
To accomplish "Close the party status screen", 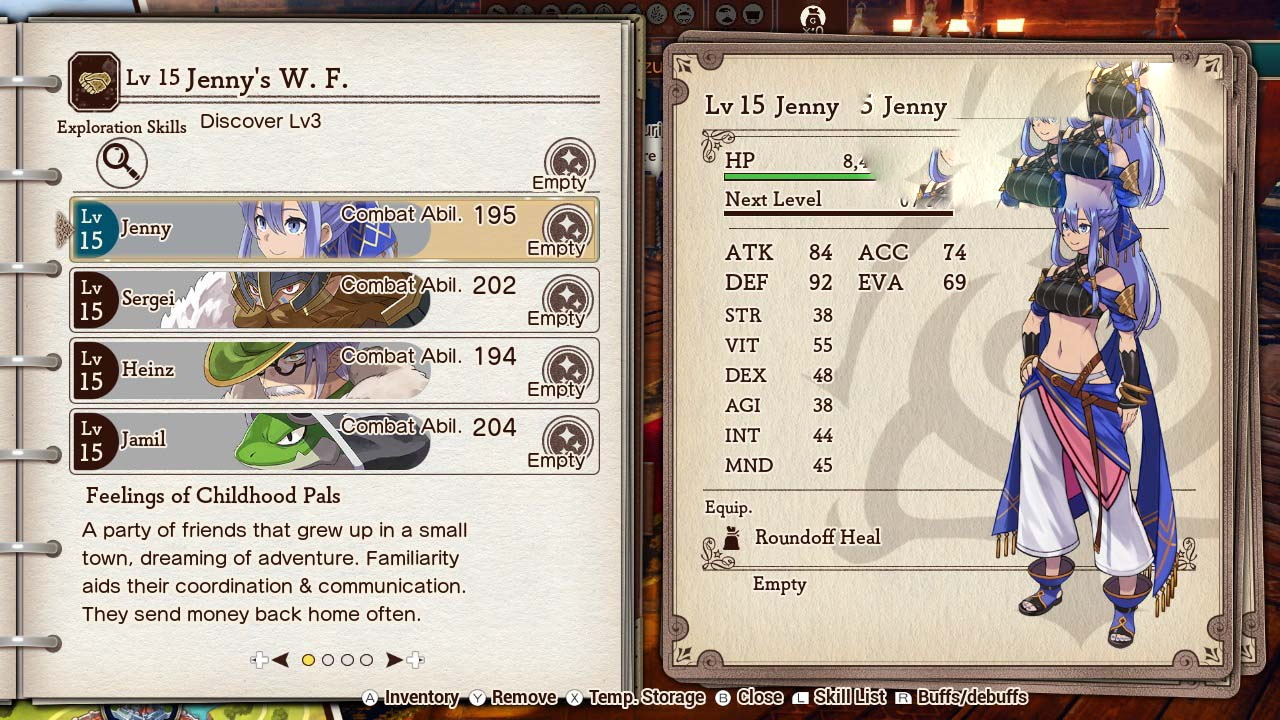I will coord(749,698).
